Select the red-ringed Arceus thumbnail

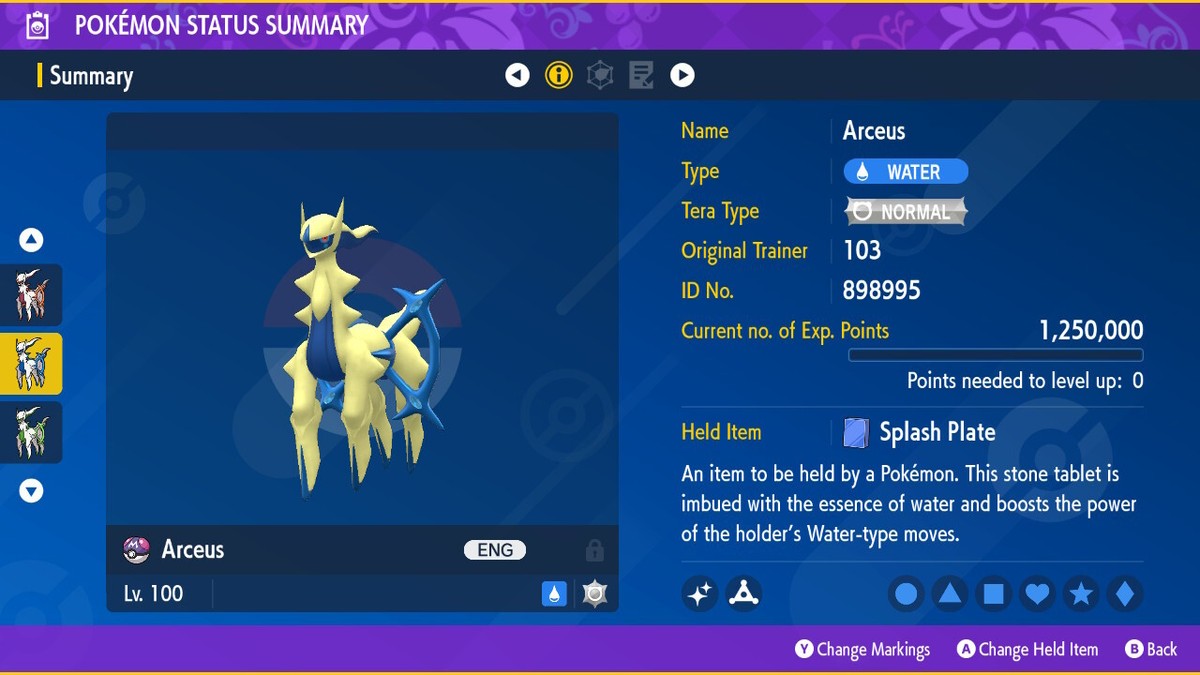(x=31, y=295)
